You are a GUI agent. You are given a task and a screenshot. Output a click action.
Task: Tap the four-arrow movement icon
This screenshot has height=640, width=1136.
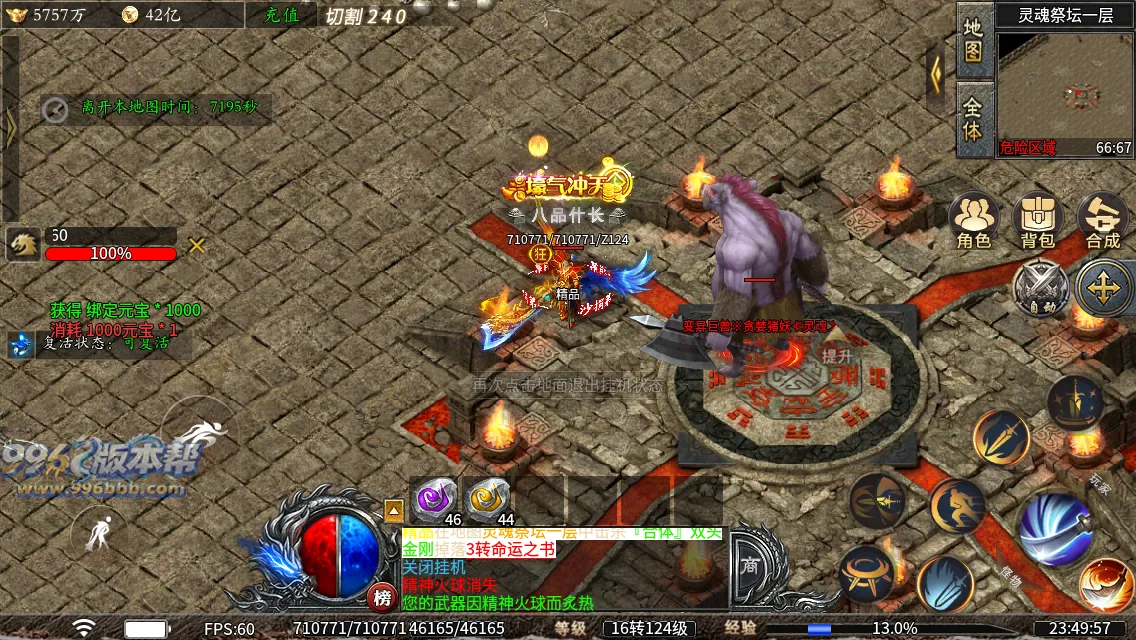pos(1103,288)
